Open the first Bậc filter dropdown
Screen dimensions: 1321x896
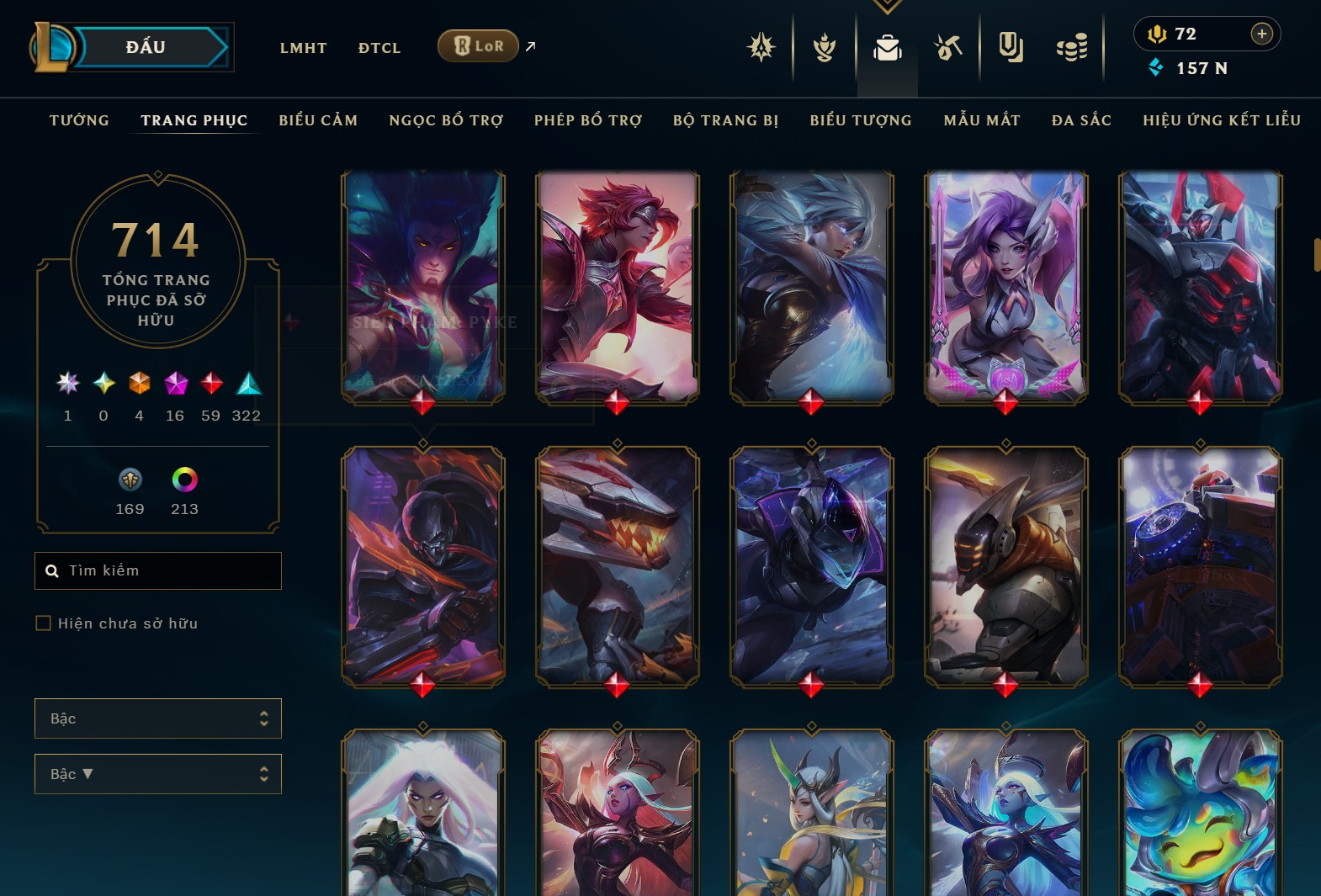point(158,718)
